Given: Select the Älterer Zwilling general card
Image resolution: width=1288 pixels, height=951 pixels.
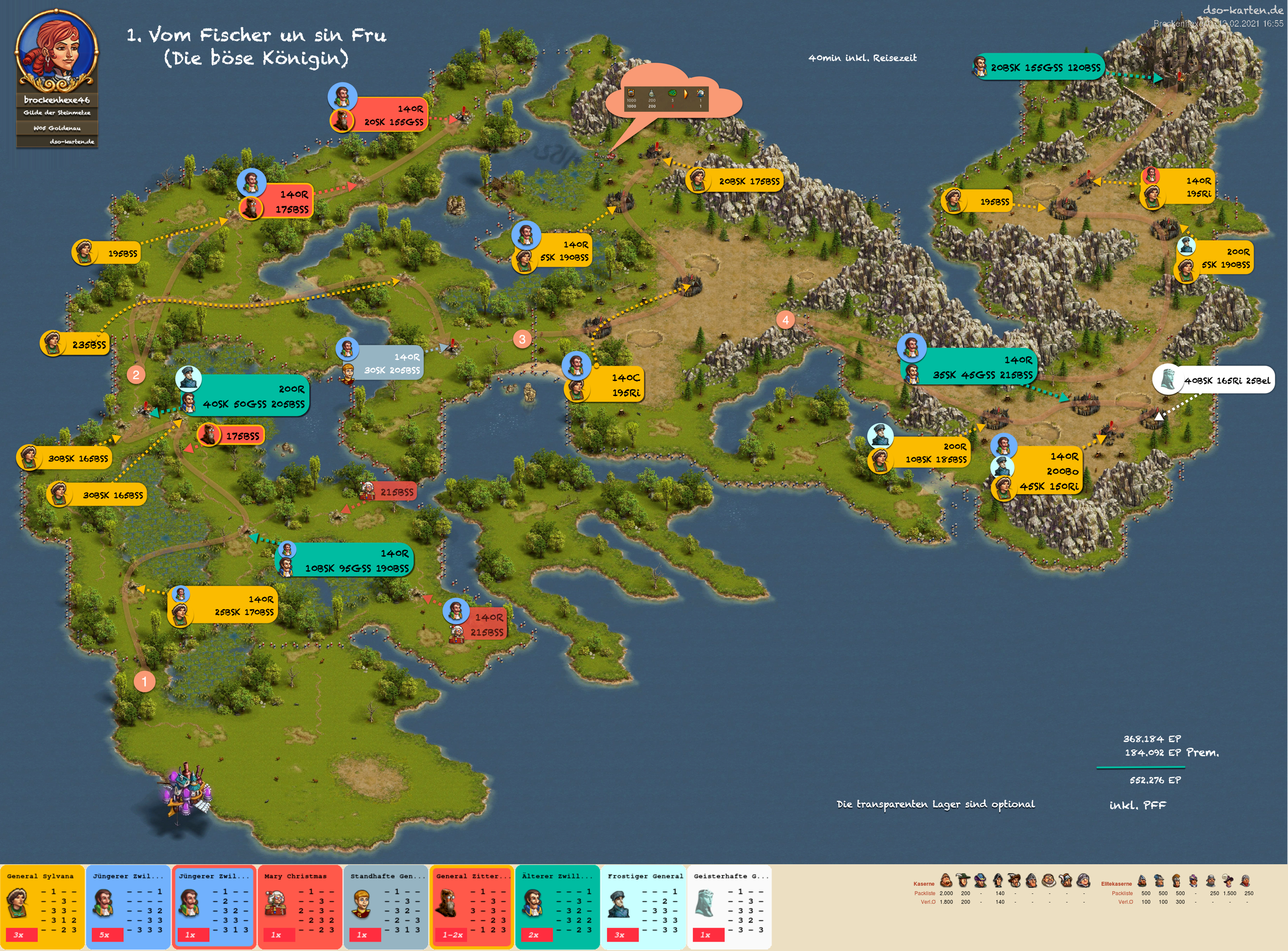Looking at the screenshot, I should click(x=557, y=905).
